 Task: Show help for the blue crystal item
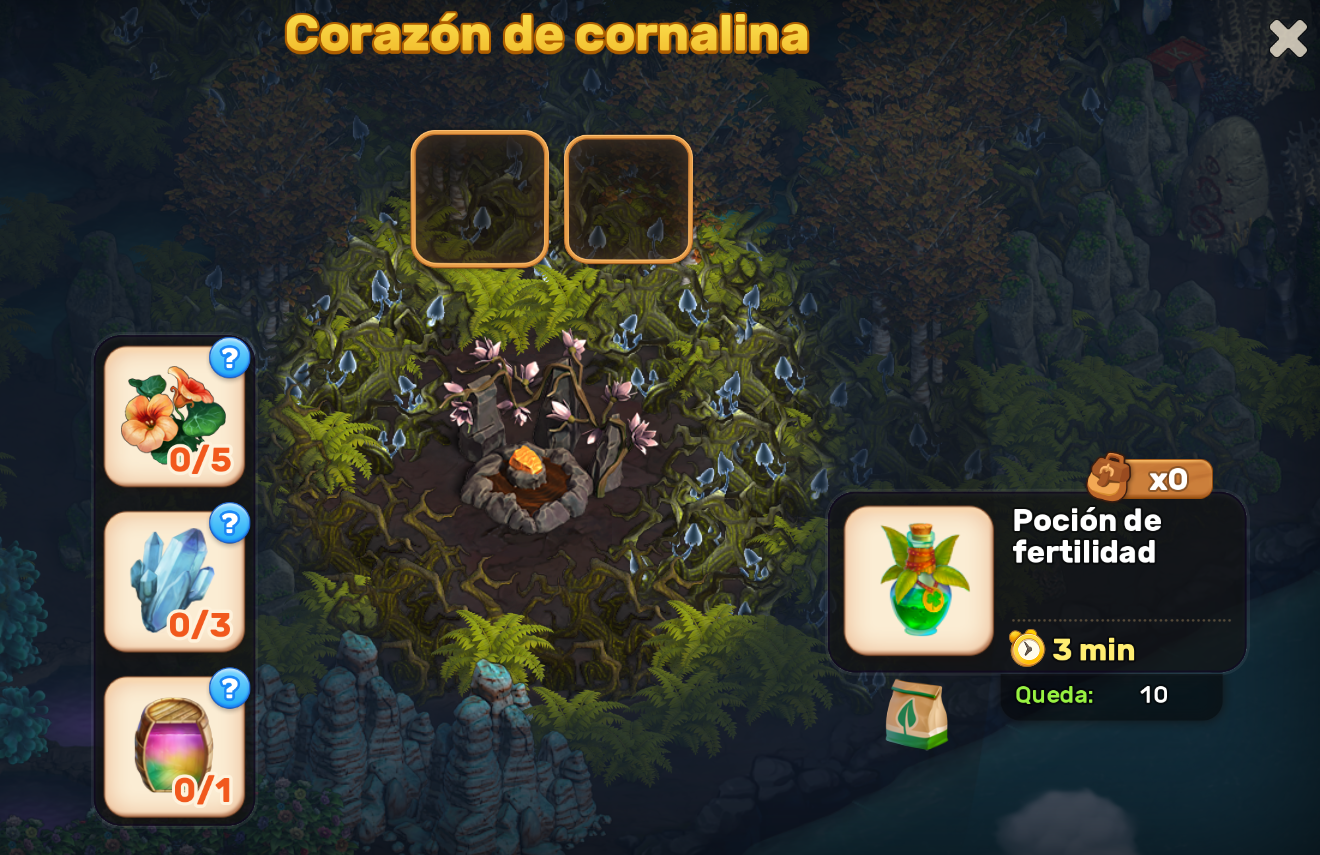pos(229,523)
